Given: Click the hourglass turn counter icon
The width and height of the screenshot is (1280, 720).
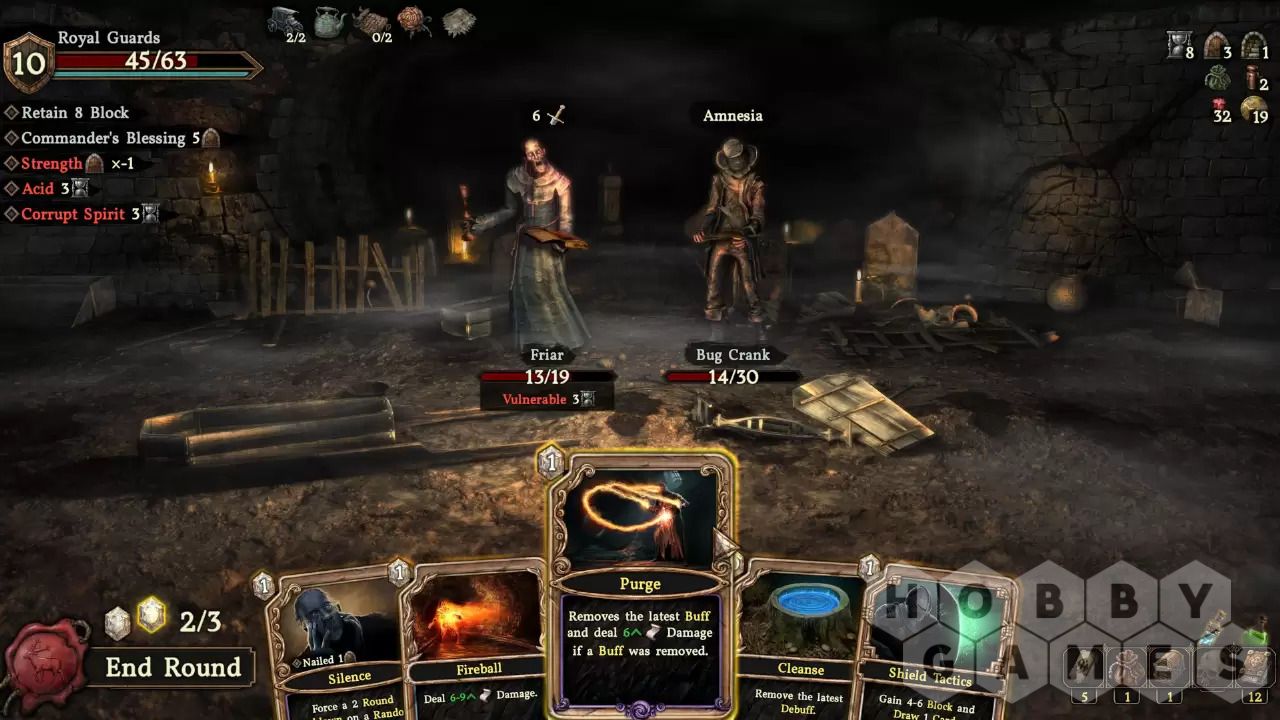Looking at the screenshot, I should [1179, 45].
